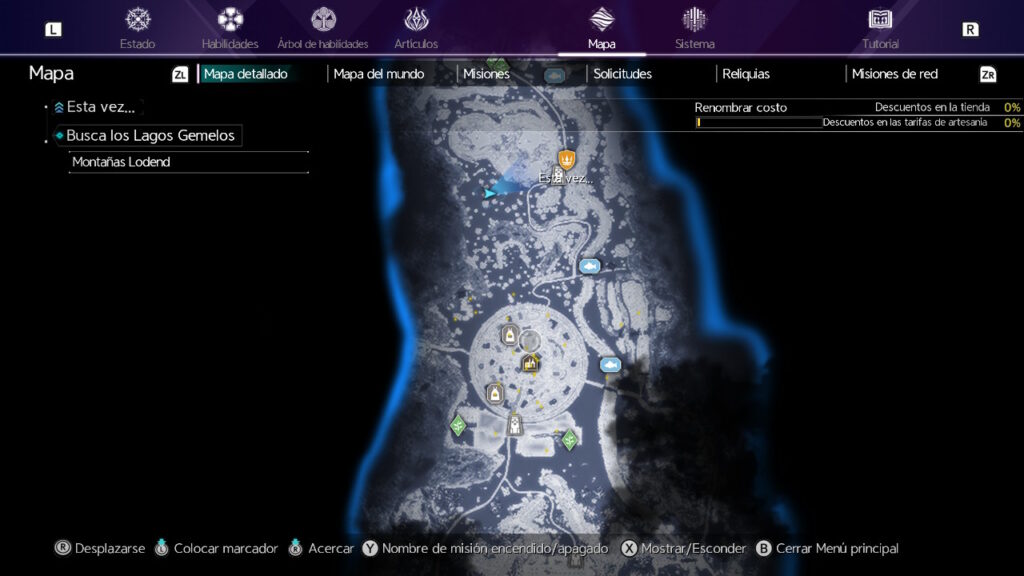Select the Mapa detallado sub-tab
Image resolution: width=1024 pixels, height=576 pixels.
[x=246, y=74]
